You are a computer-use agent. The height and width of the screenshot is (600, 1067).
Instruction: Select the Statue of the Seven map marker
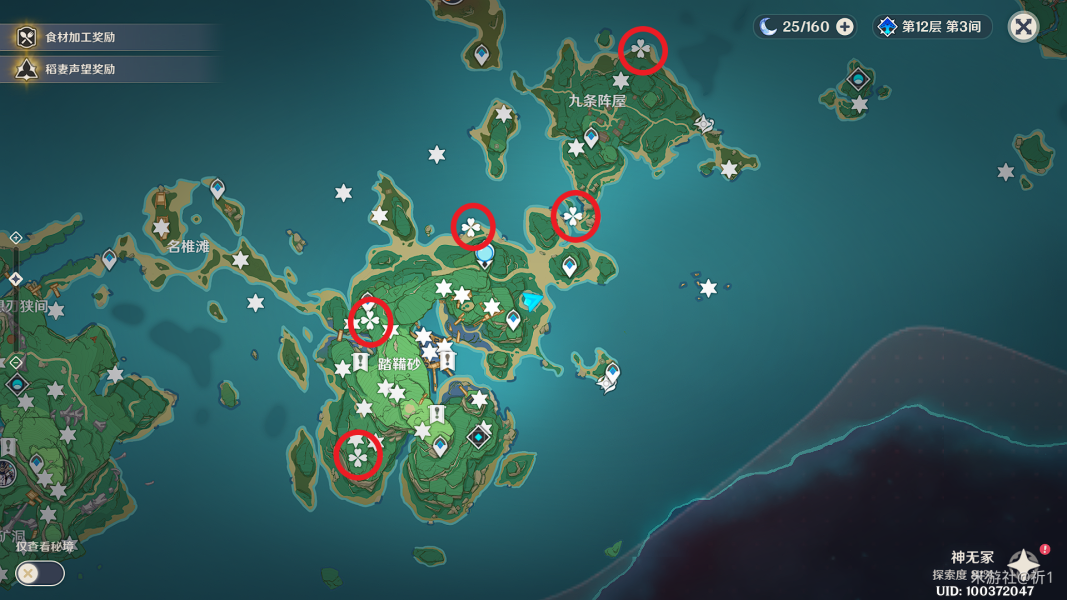484,254
